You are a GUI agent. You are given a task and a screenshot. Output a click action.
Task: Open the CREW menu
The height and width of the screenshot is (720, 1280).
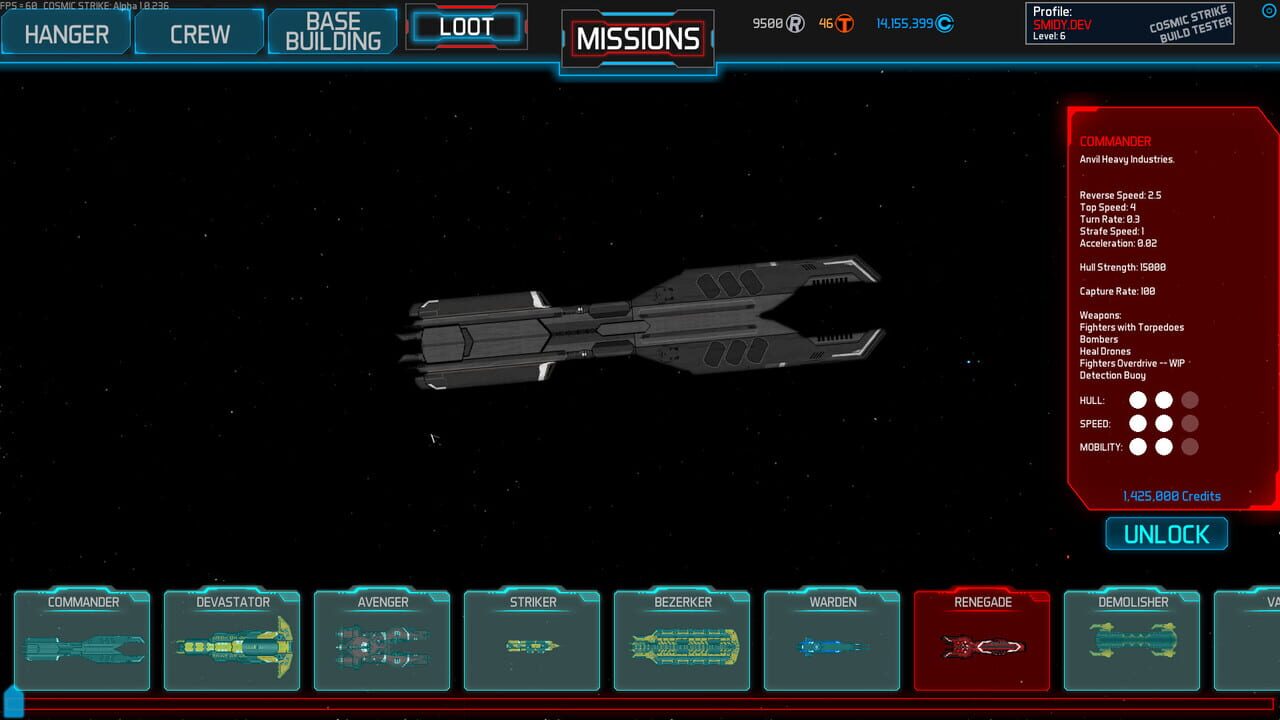198,33
